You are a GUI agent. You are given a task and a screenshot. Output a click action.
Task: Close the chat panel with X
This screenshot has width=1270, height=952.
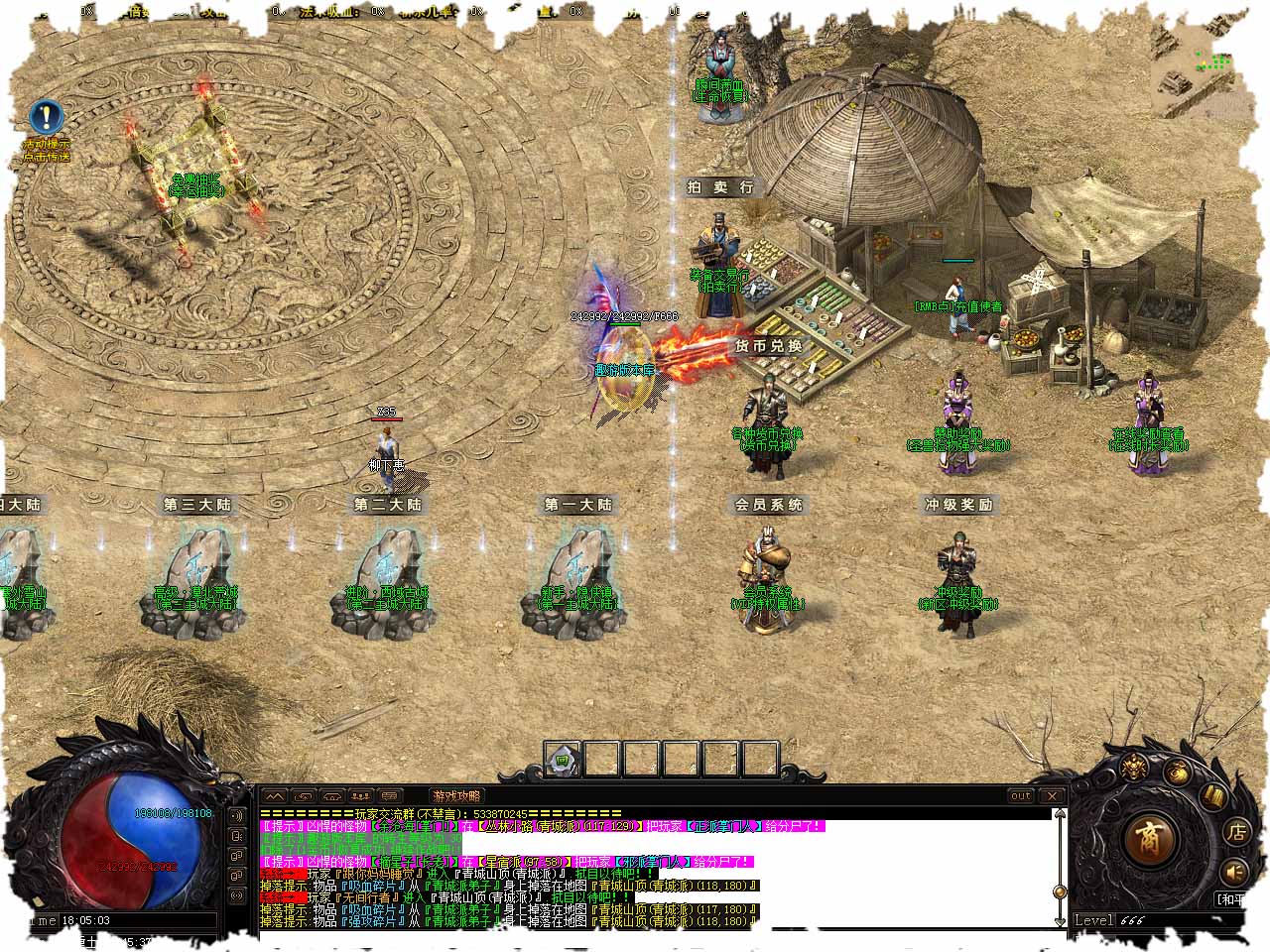[1052, 795]
